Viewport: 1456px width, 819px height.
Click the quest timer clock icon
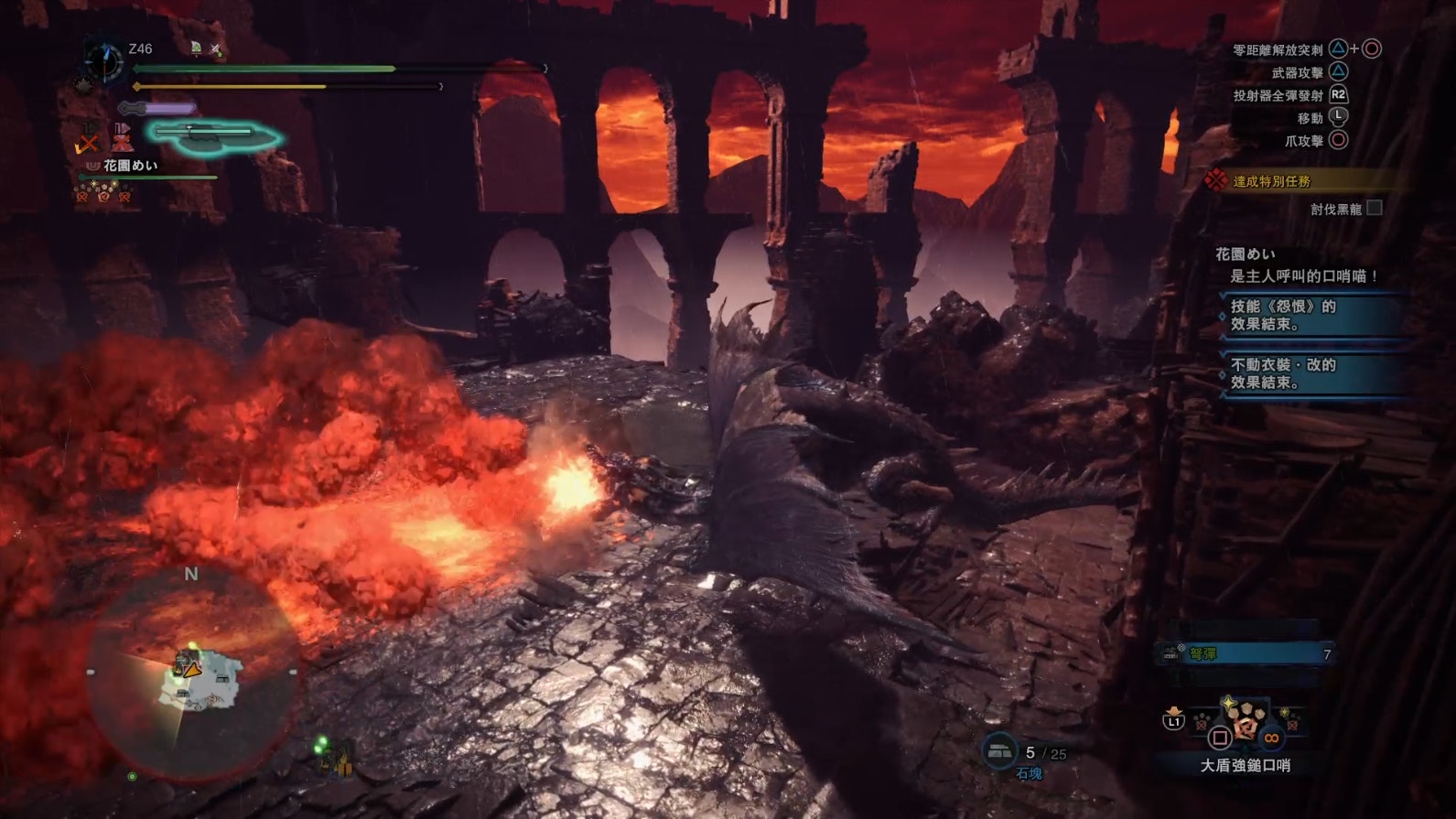pyautogui.click(x=103, y=61)
